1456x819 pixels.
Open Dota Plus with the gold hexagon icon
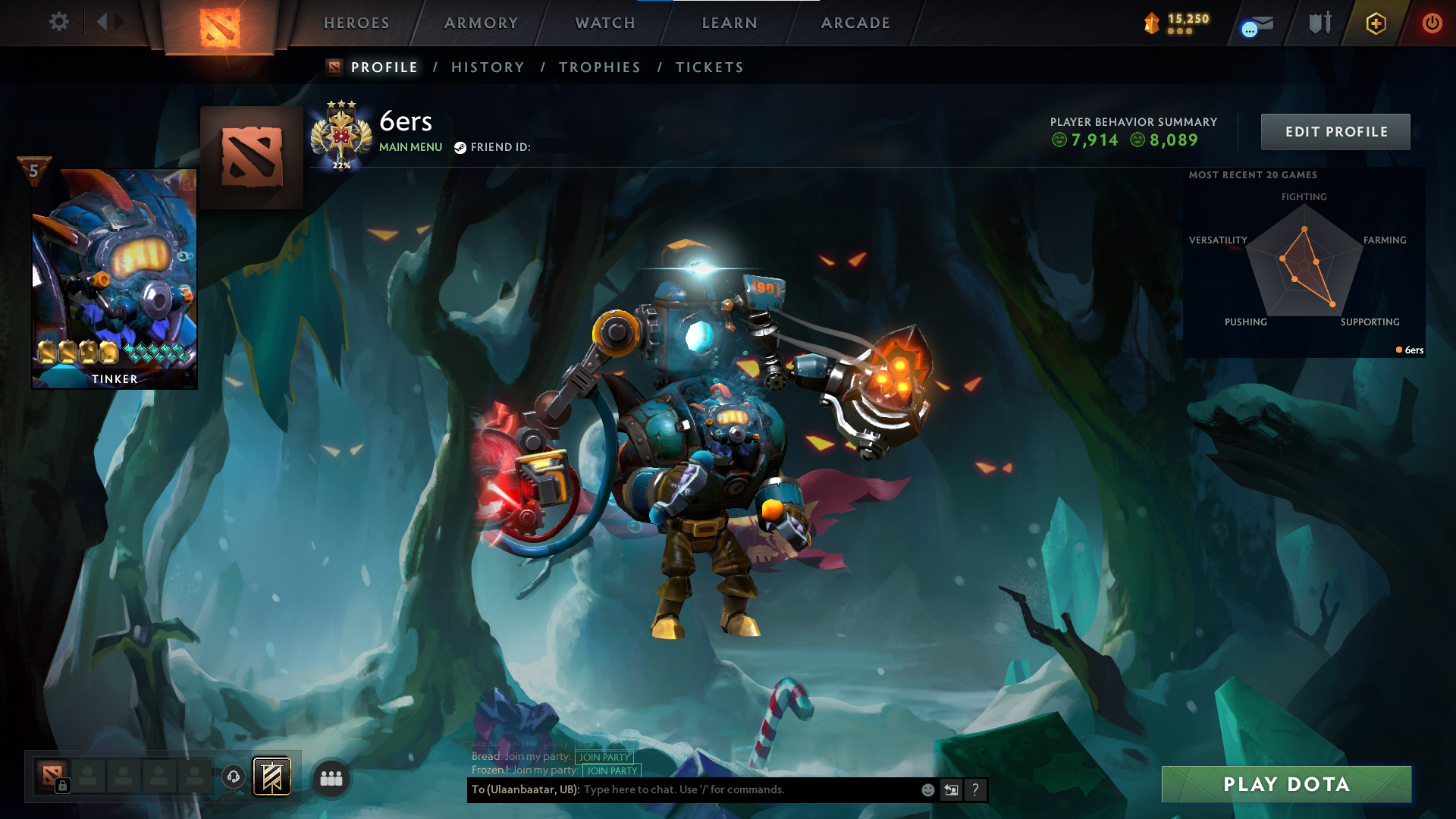point(1376,23)
